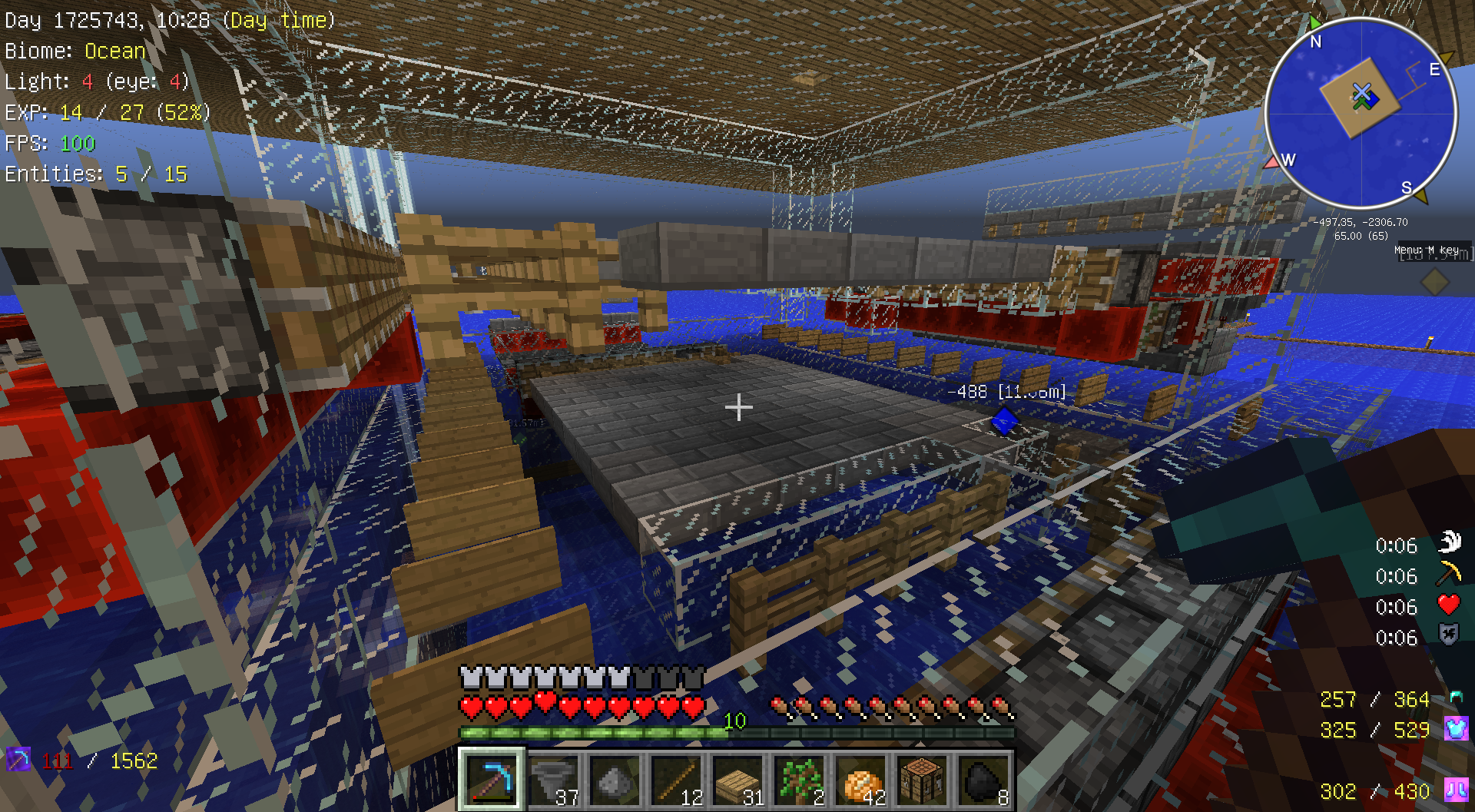Click the Regeneration heart effect icon
Viewport: 1475px width, 812px height.
(1449, 605)
